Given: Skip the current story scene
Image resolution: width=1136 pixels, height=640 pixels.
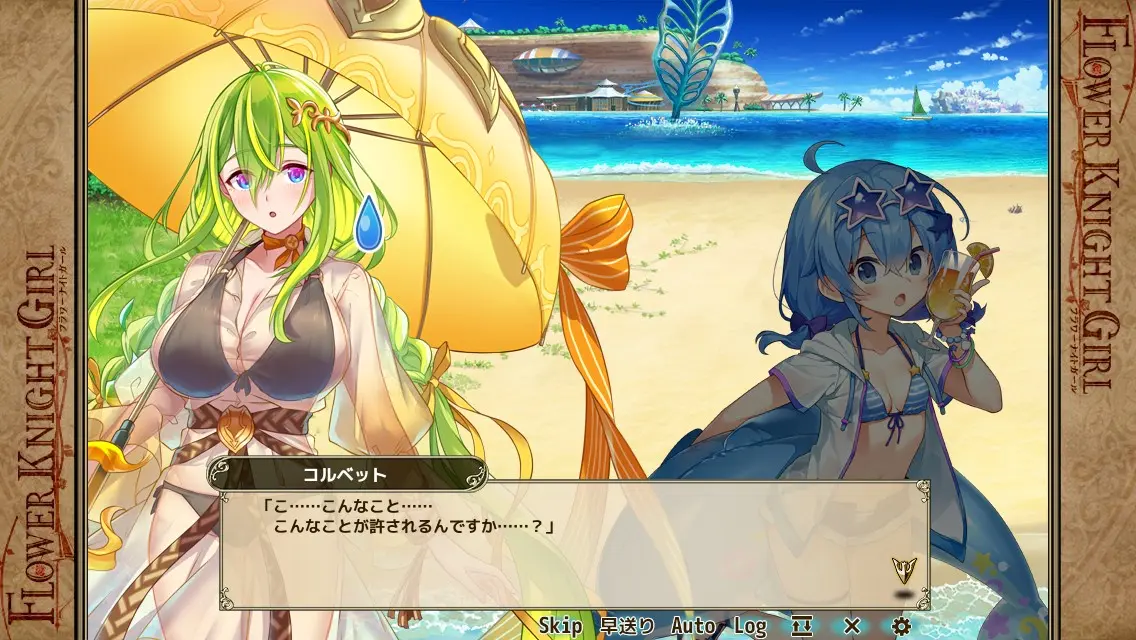Looking at the screenshot, I should [560, 626].
